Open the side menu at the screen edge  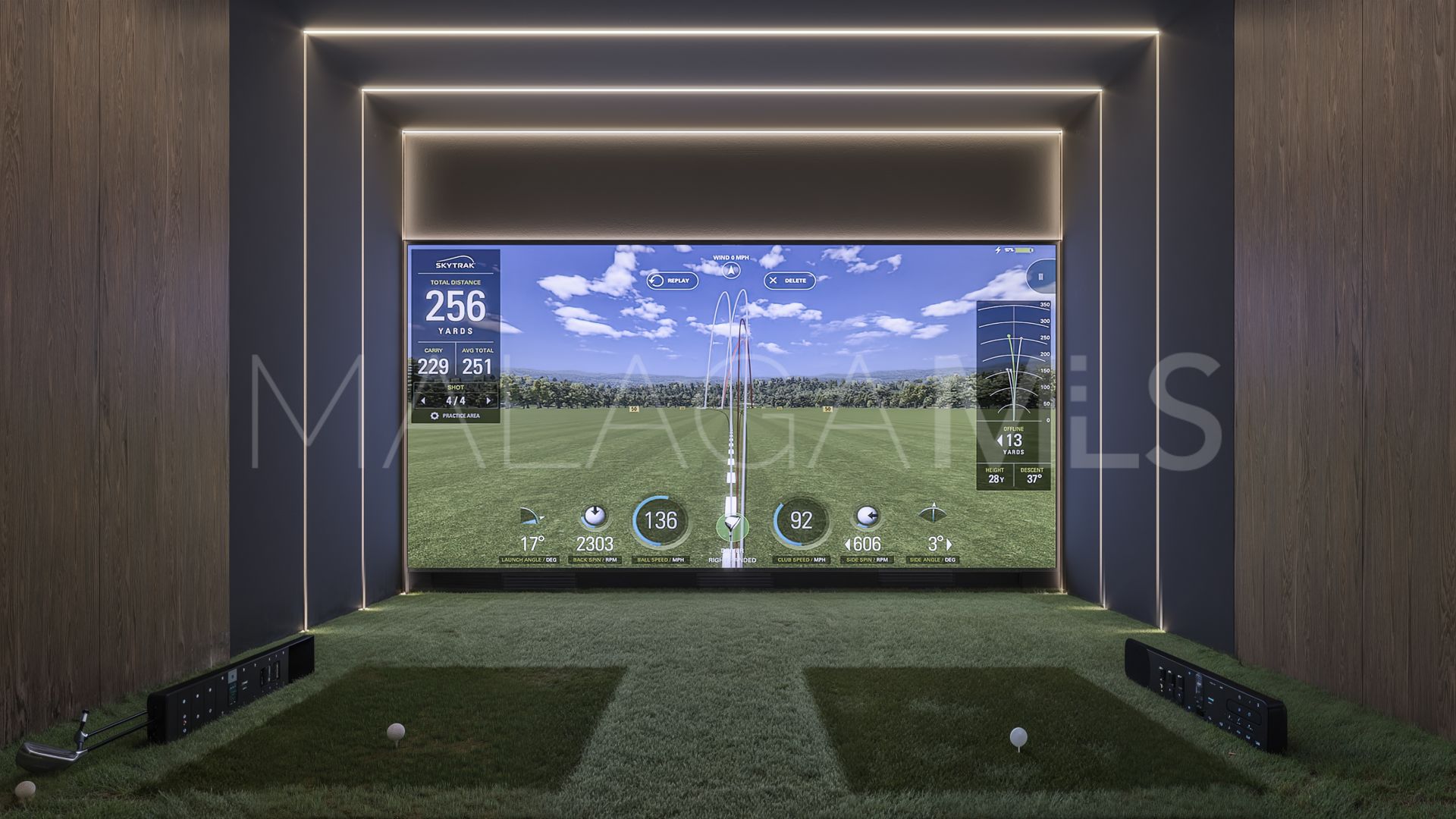(1040, 277)
